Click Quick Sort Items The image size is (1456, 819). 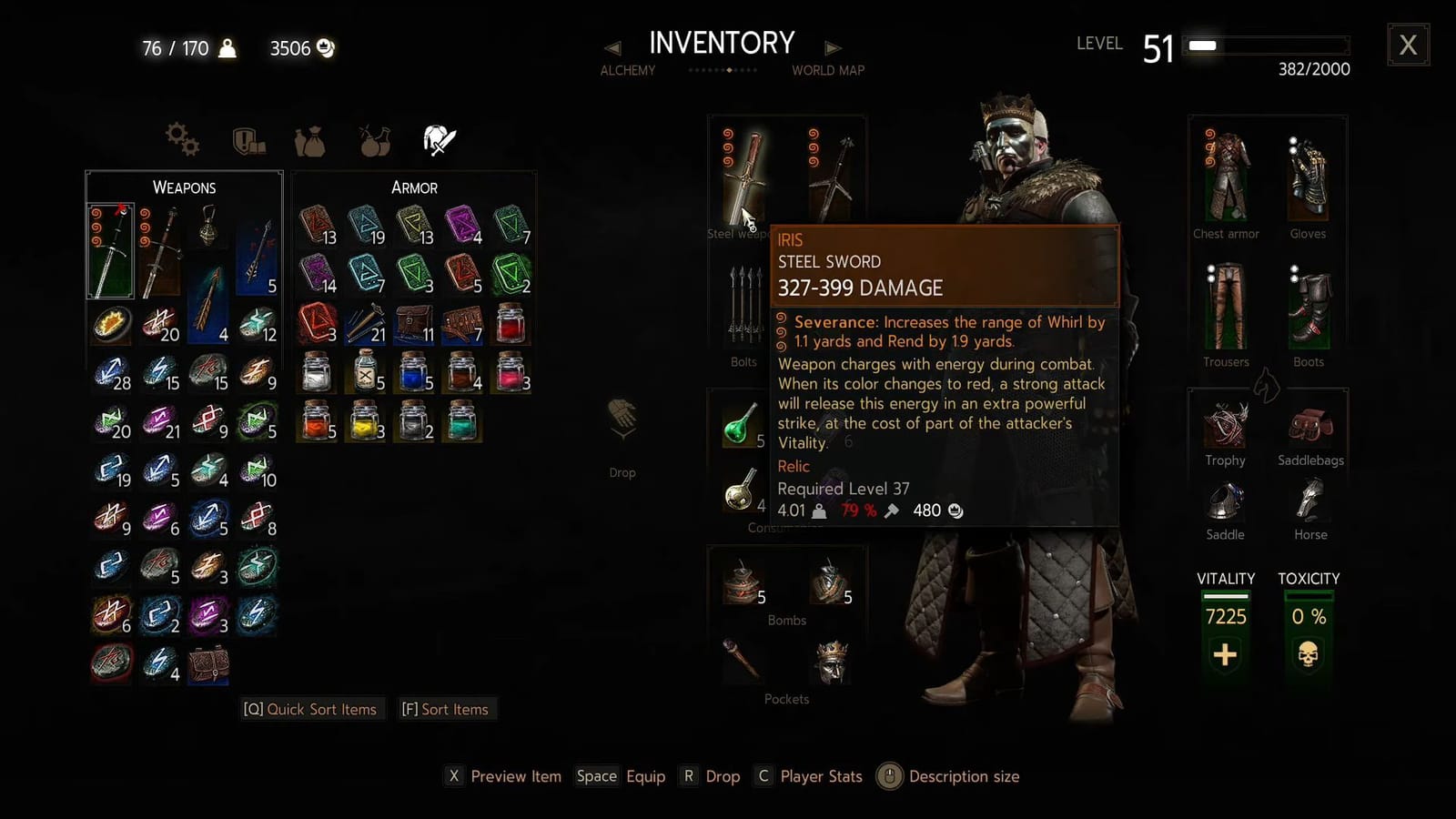312,709
